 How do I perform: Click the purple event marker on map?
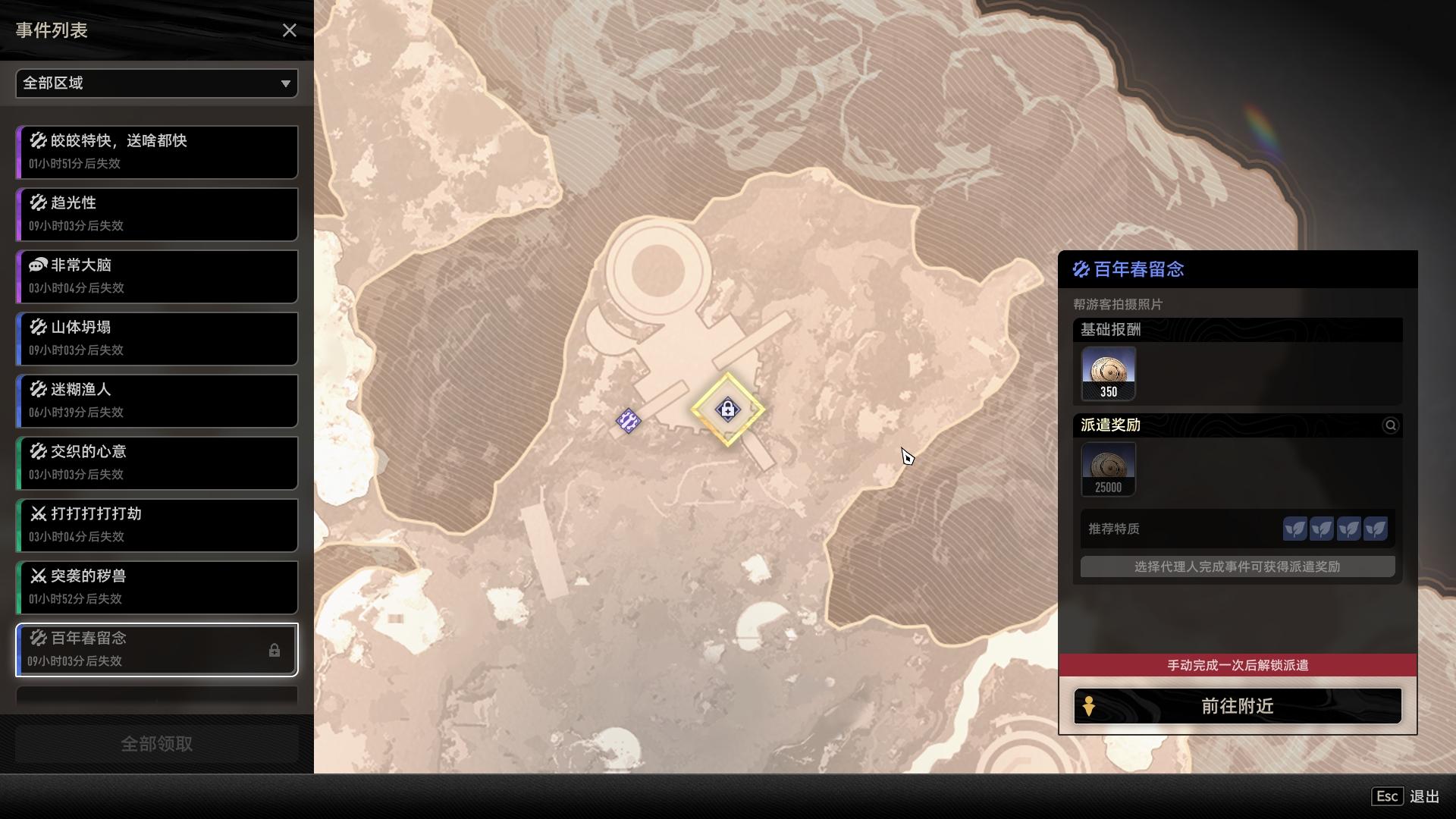[x=628, y=421]
